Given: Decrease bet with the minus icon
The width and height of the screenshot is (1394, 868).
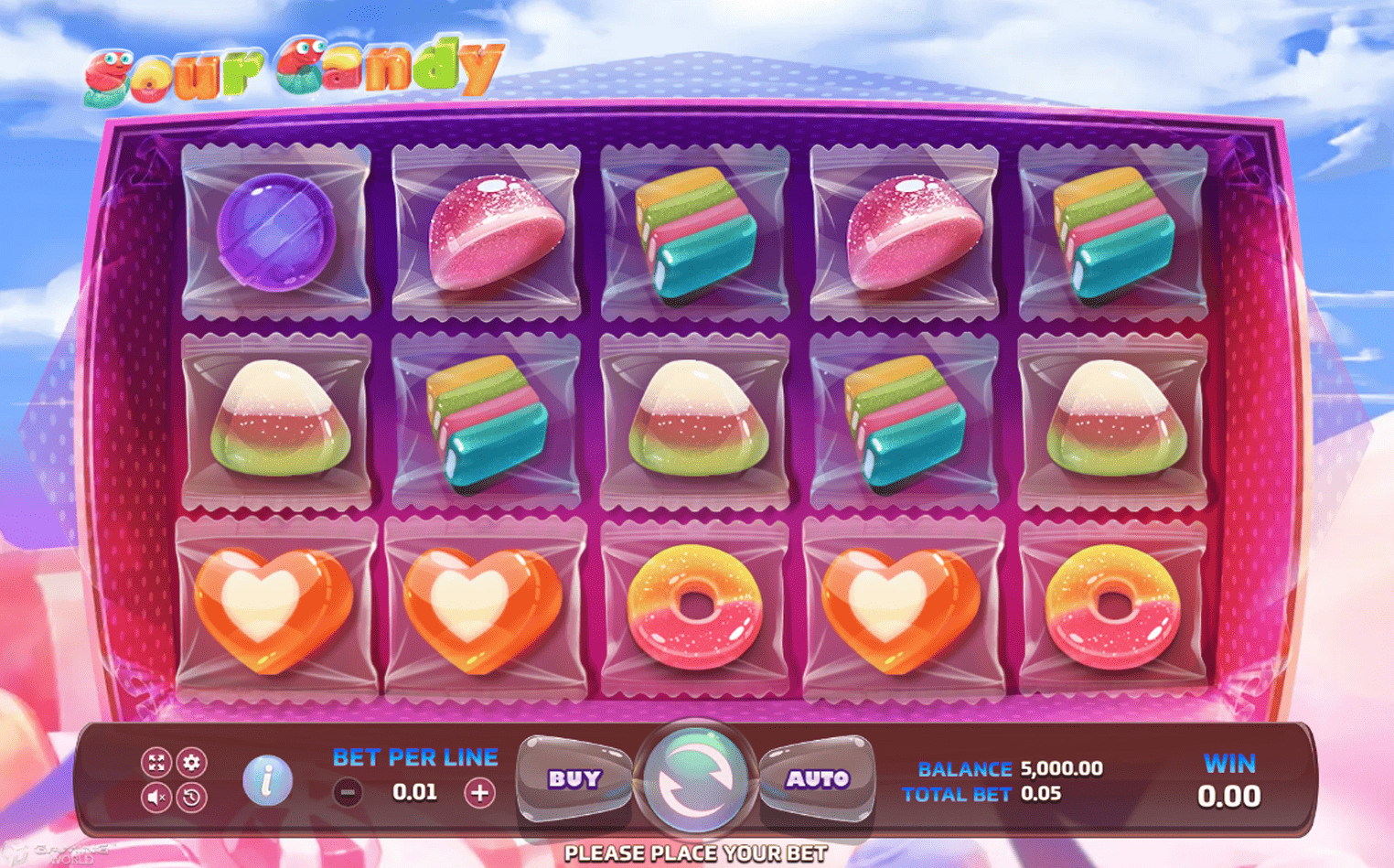Looking at the screenshot, I should pos(348,791).
